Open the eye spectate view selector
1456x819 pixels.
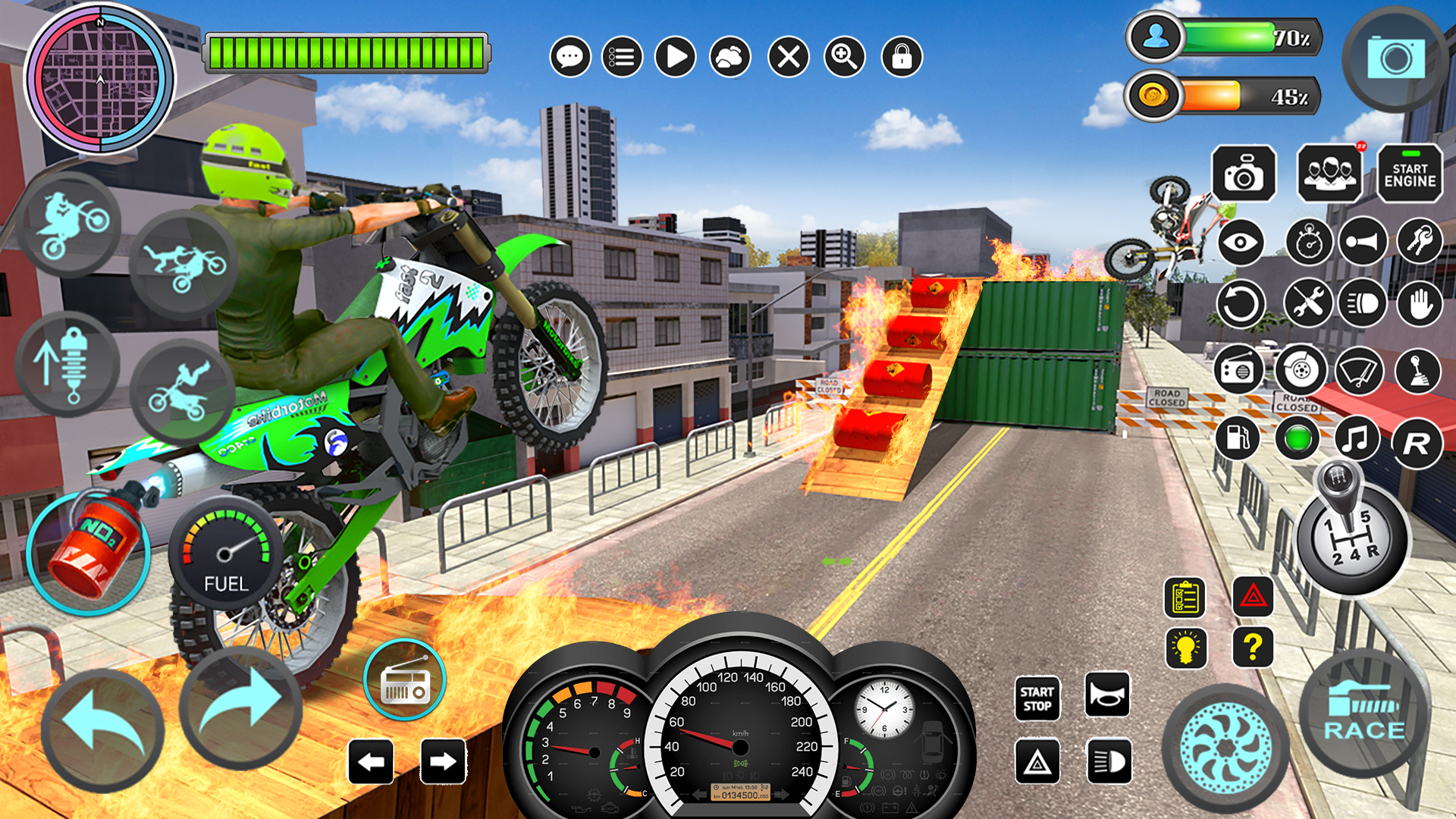pos(1241,241)
